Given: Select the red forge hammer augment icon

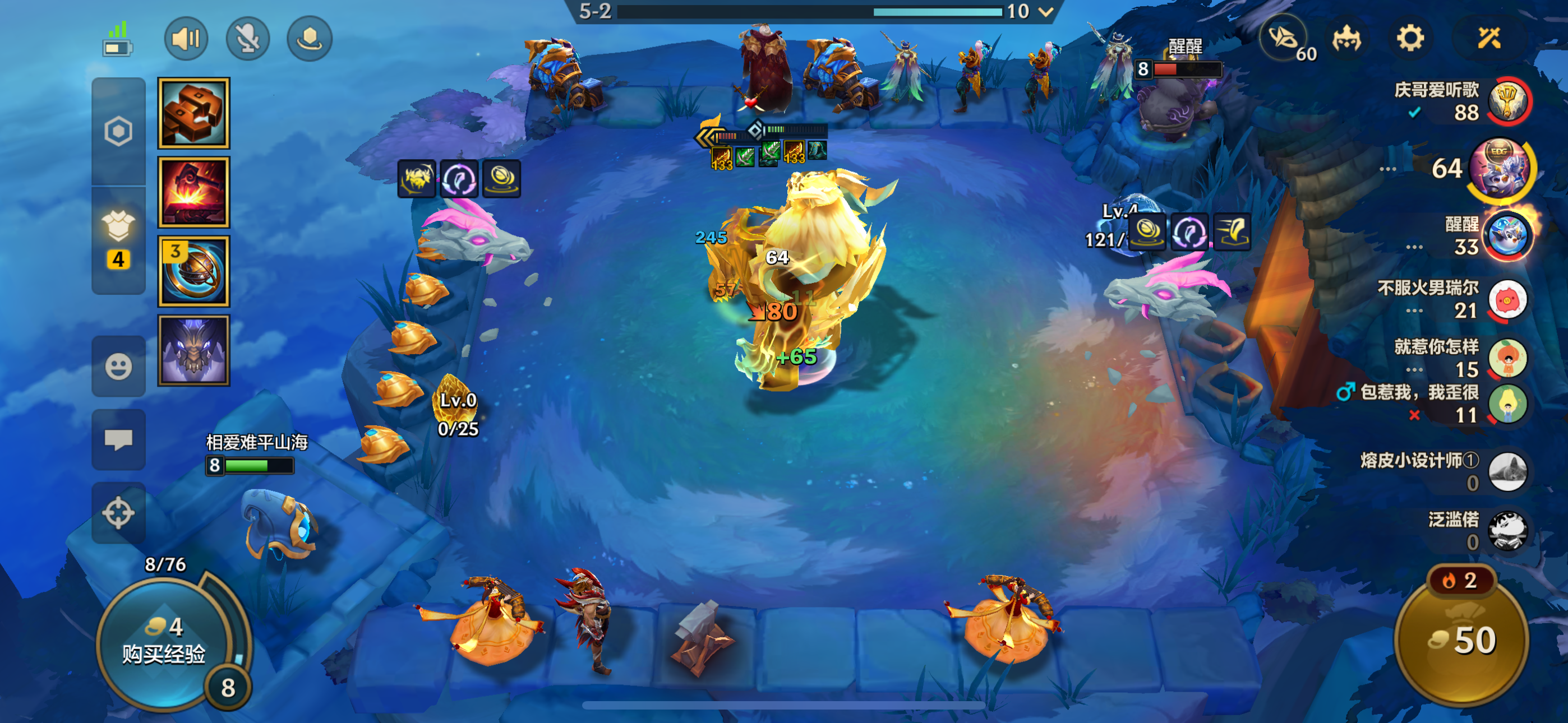Looking at the screenshot, I should [x=193, y=192].
